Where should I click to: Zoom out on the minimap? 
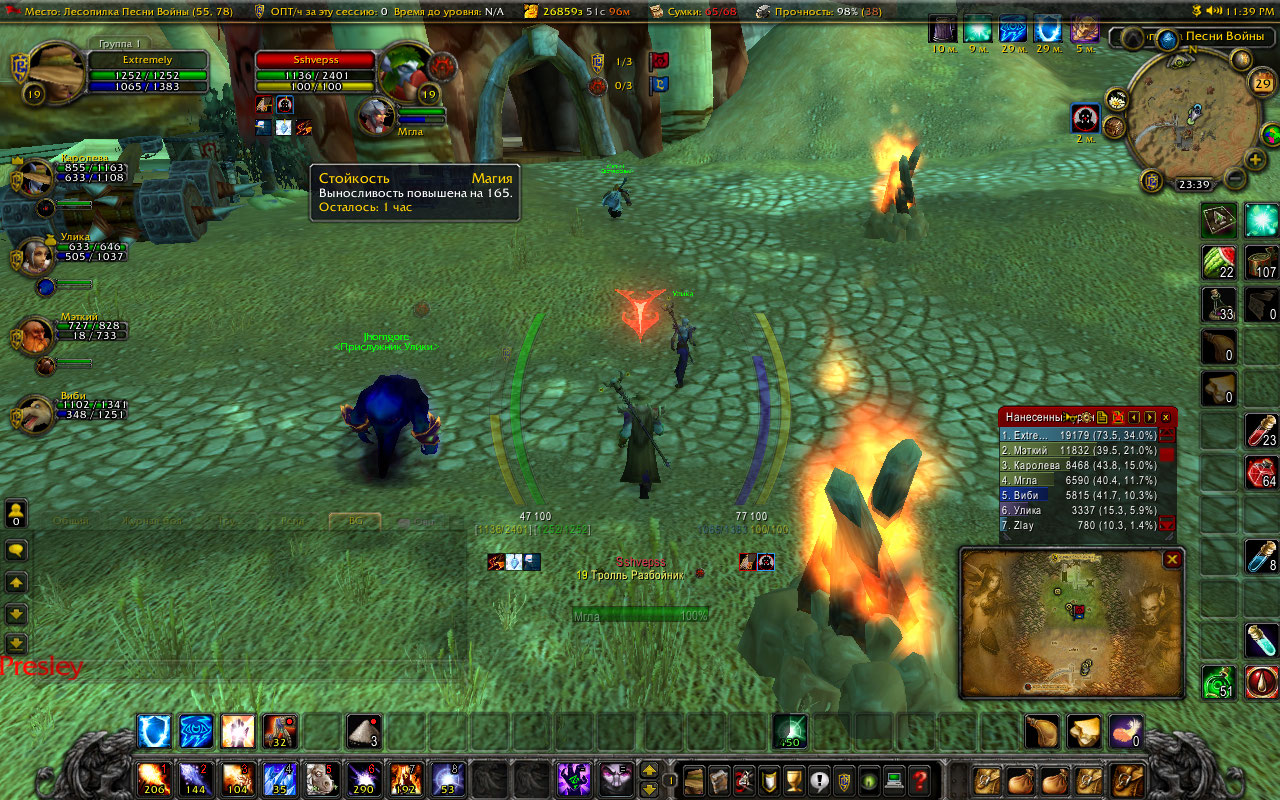pyautogui.click(x=1235, y=180)
